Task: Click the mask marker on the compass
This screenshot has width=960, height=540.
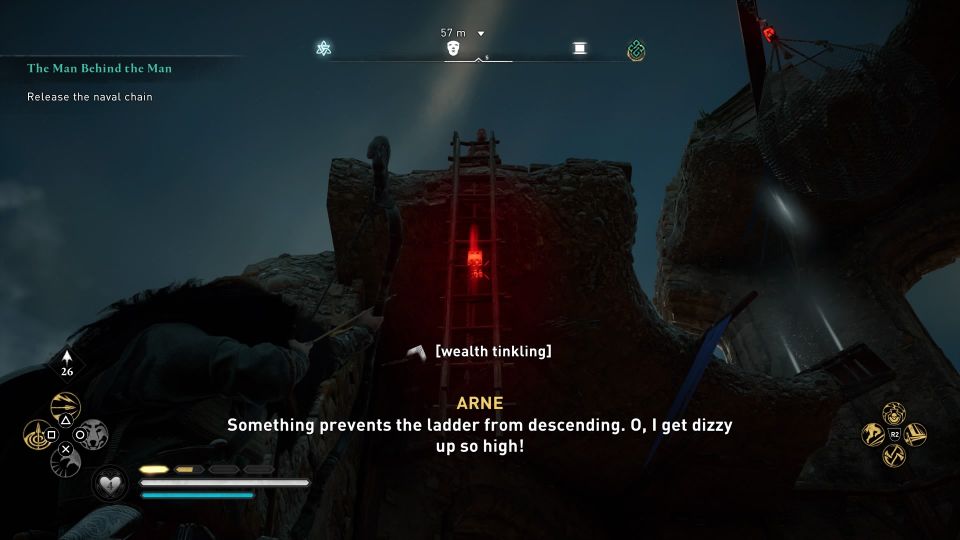Action: click(x=454, y=48)
